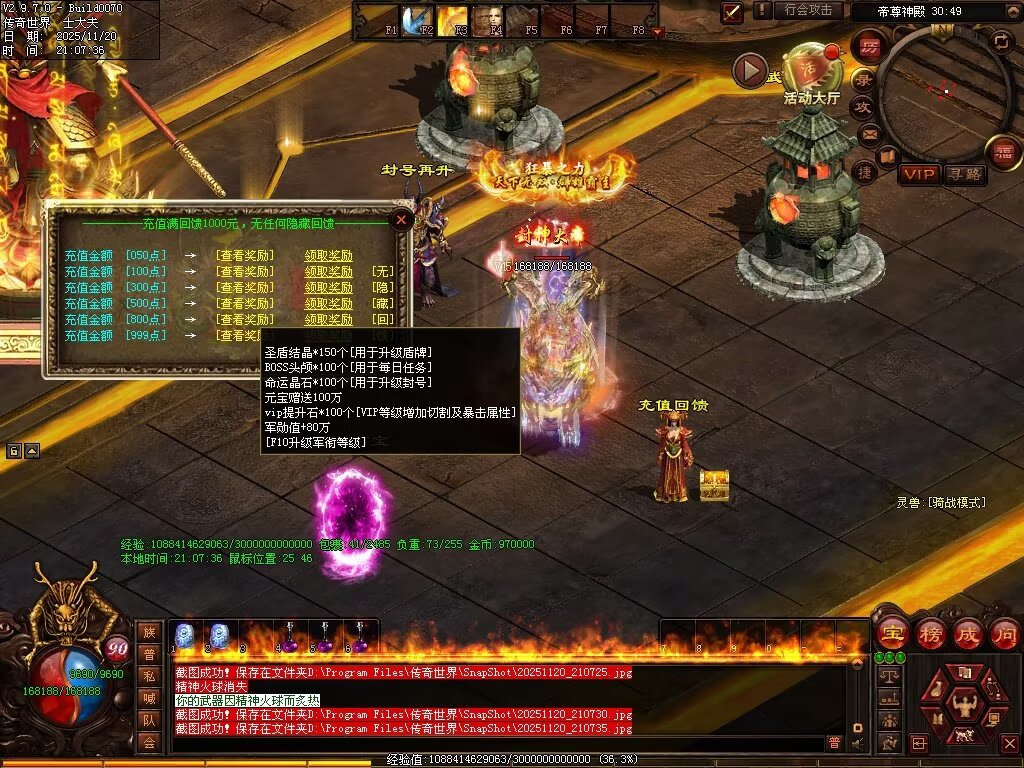
Task: Open the 宝 treasure shop button
Action: point(892,633)
